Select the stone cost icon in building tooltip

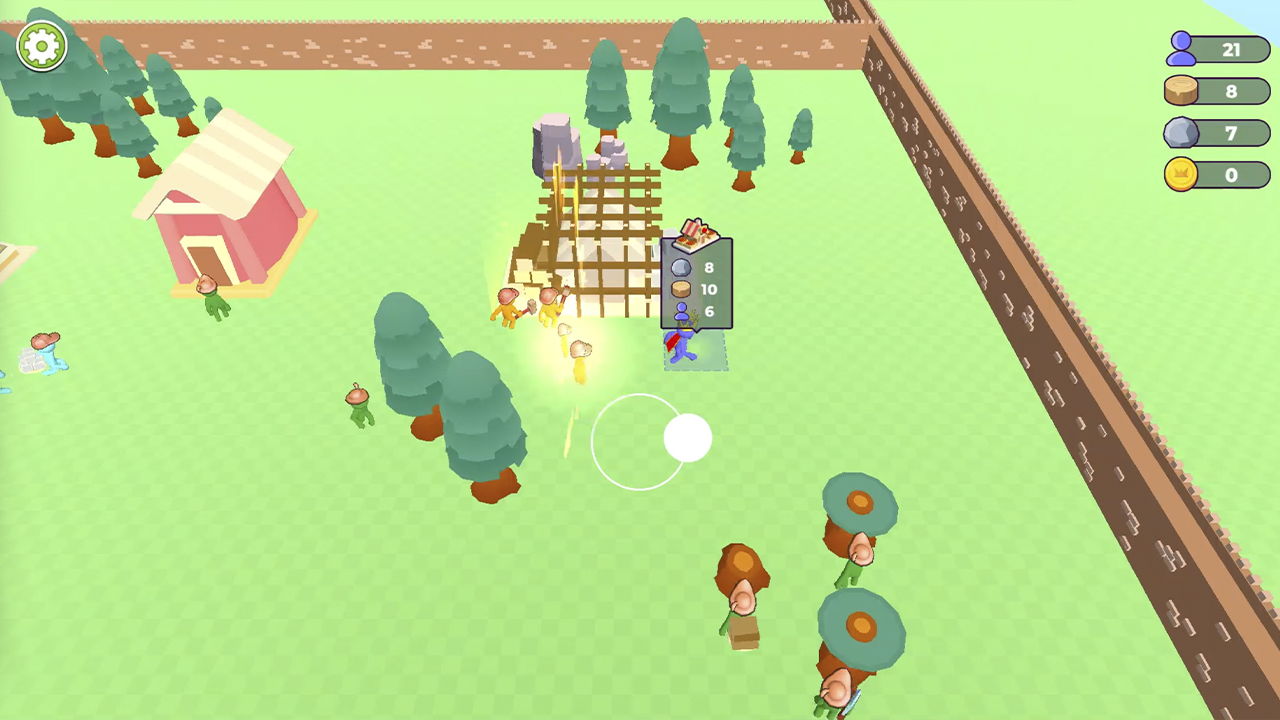point(679,267)
